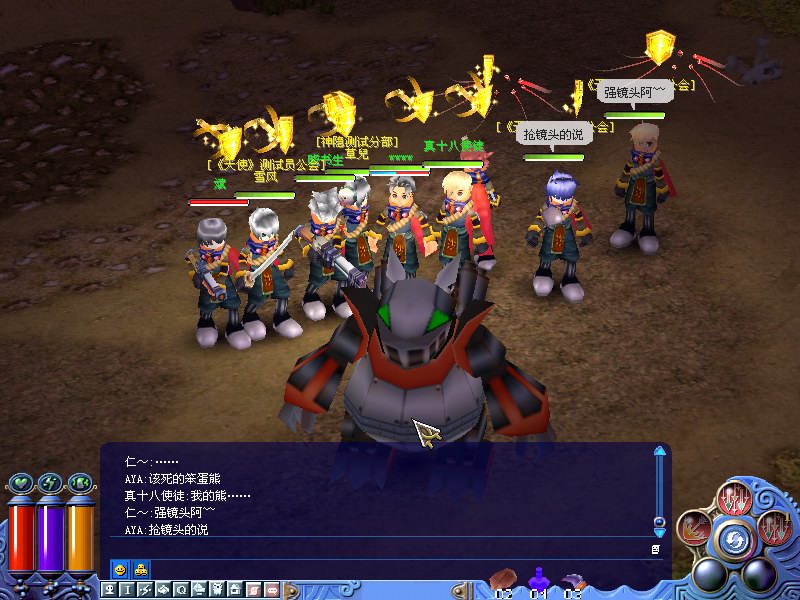Open the smiley emoticon picker

(x=120, y=569)
